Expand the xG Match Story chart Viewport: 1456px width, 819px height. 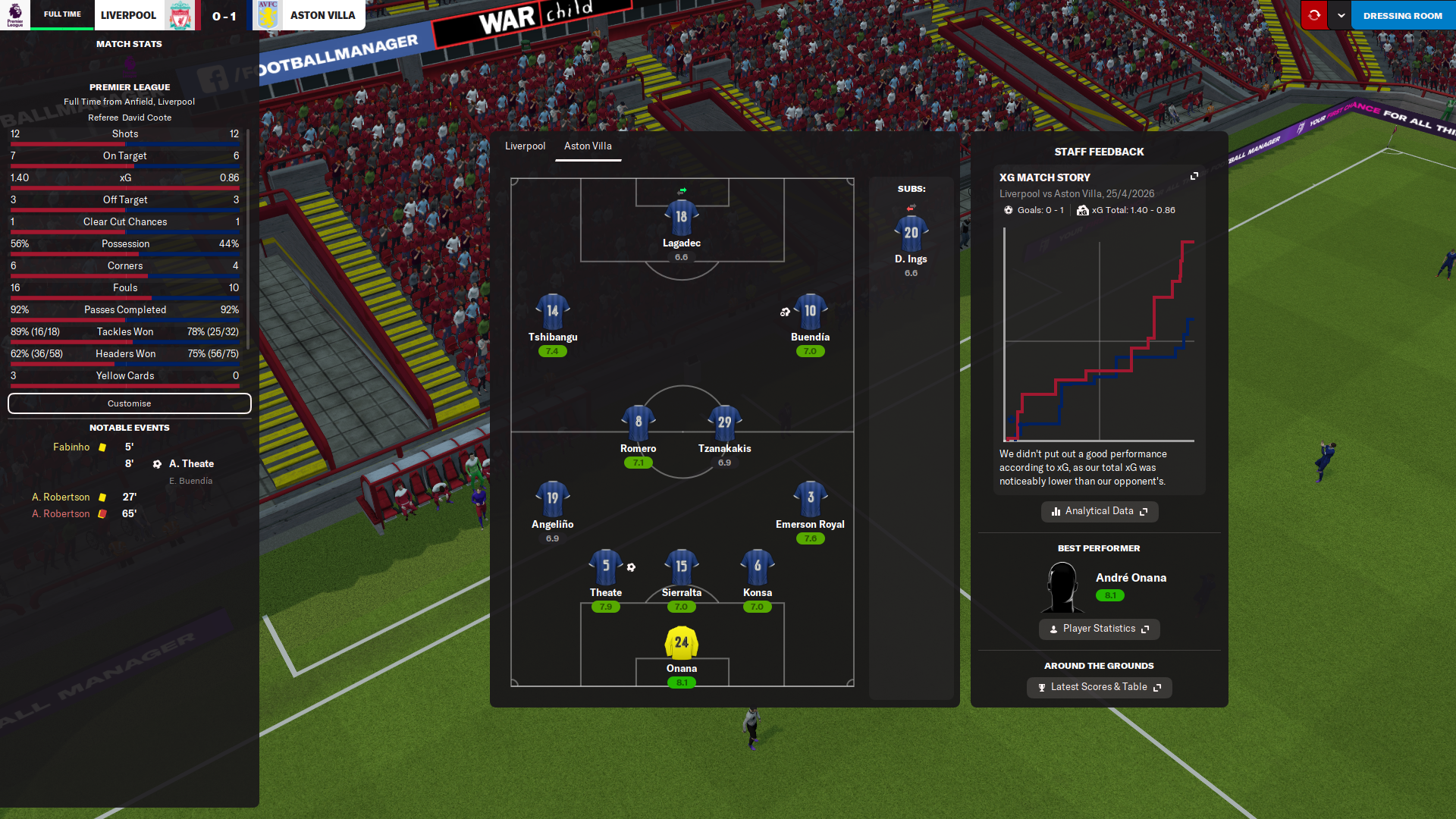pos(1194,176)
